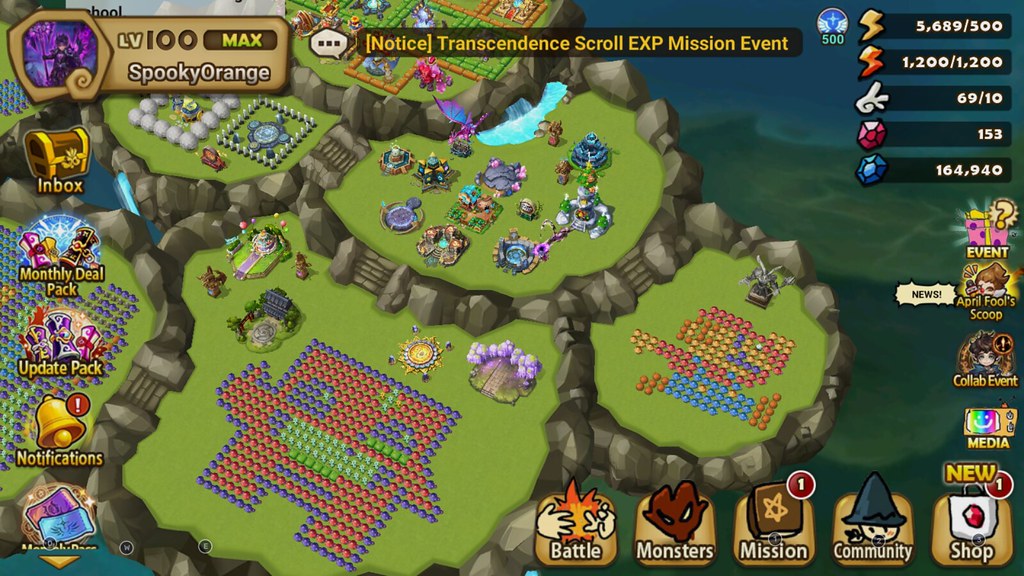
Task: Click the red crystal currency counter
Action: coord(934,134)
